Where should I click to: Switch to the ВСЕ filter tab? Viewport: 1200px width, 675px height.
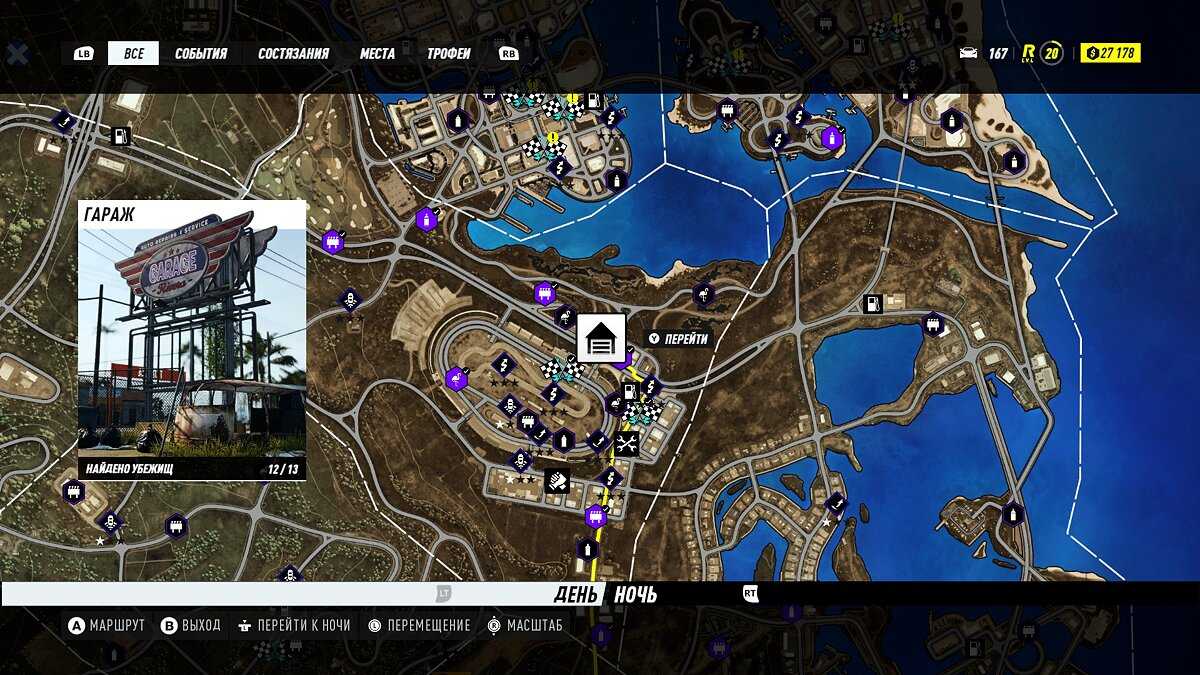tap(133, 53)
